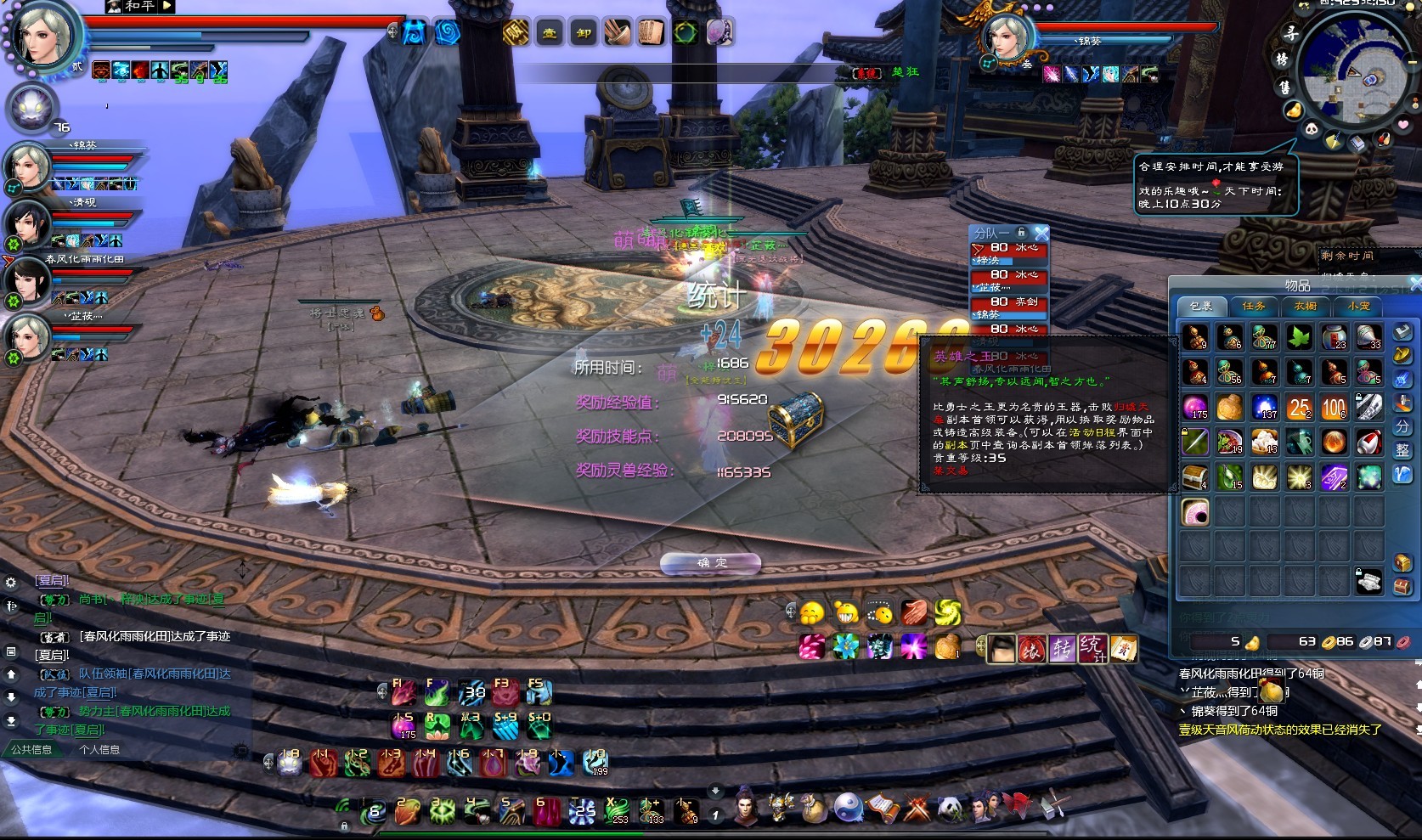Click the panda icon below the minimap
The width and height of the screenshot is (1422, 840).
[1312, 129]
